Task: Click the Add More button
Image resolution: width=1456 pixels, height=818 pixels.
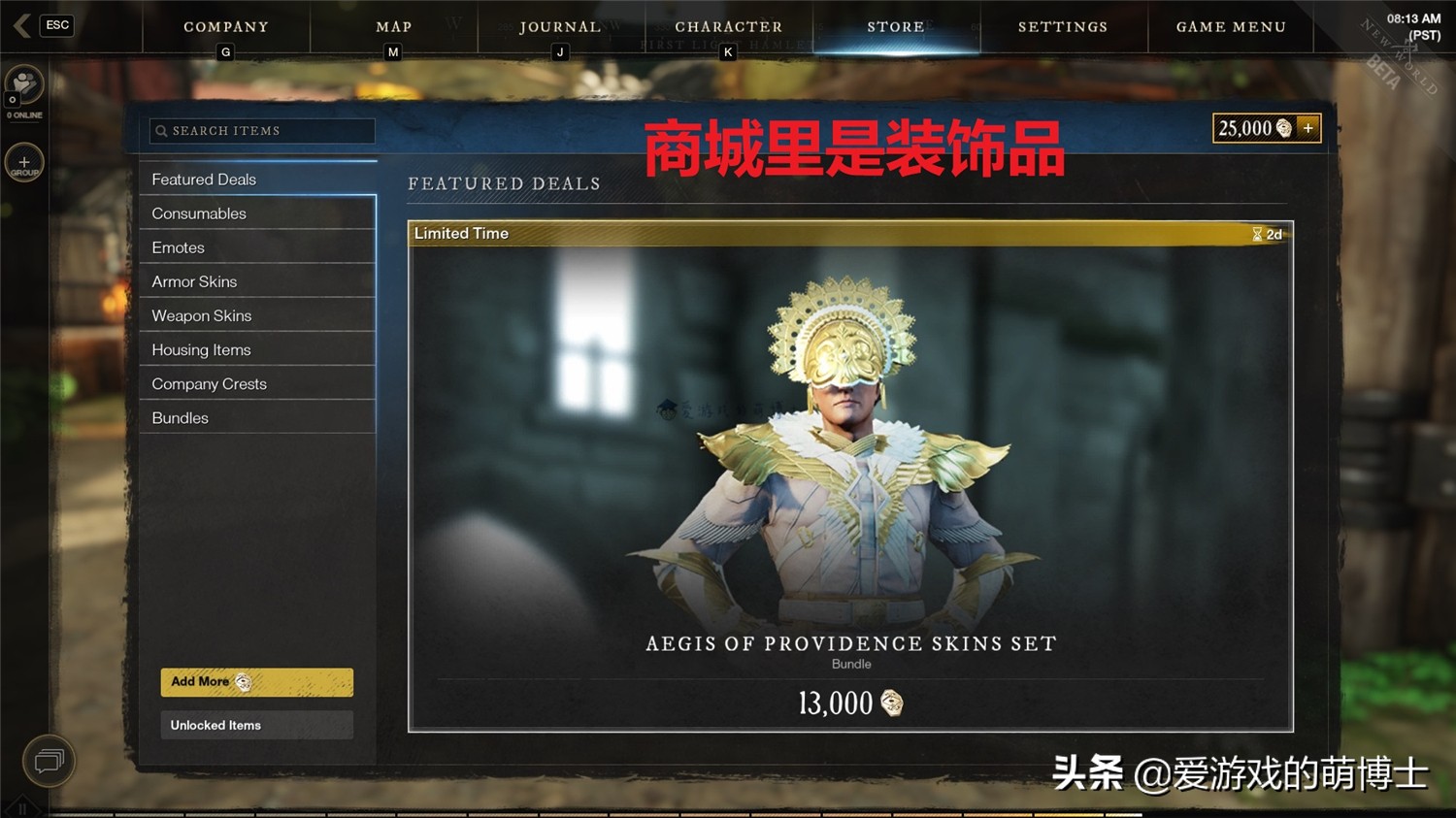Action: coord(256,681)
